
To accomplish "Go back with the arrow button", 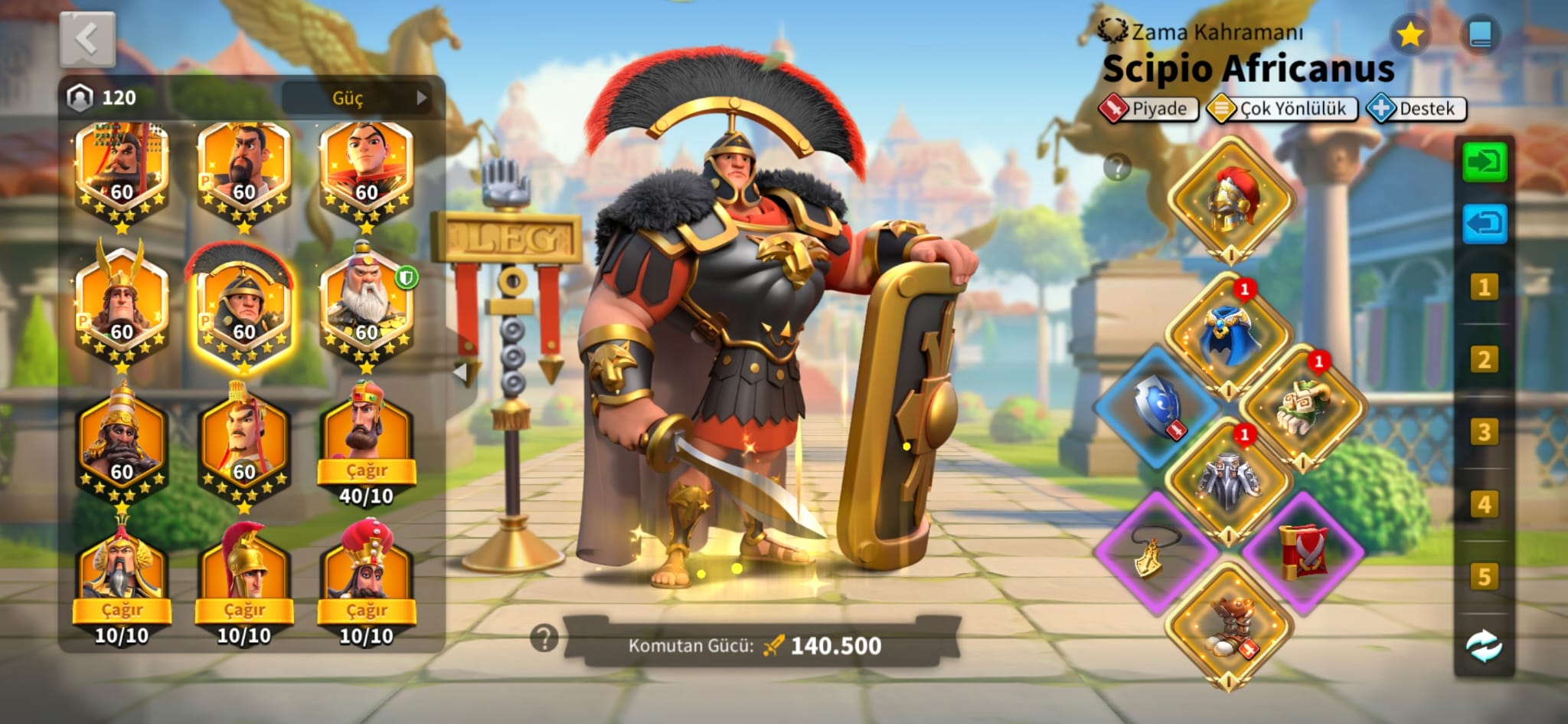I will point(87,38).
